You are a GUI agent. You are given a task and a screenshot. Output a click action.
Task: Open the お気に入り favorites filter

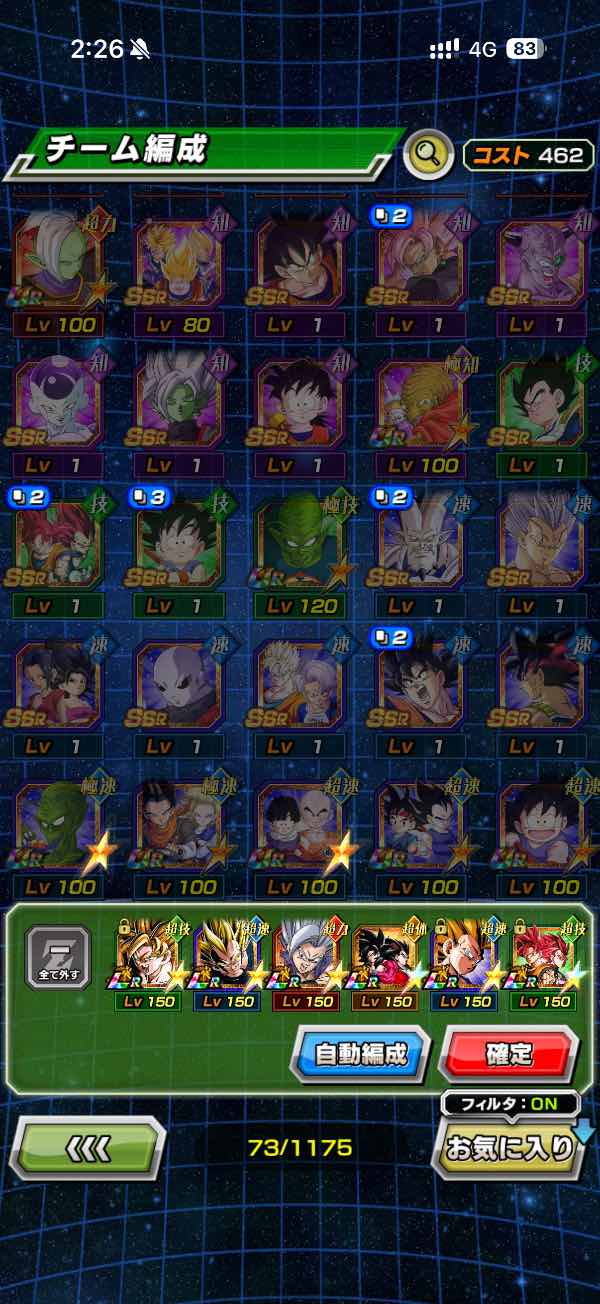point(510,1148)
